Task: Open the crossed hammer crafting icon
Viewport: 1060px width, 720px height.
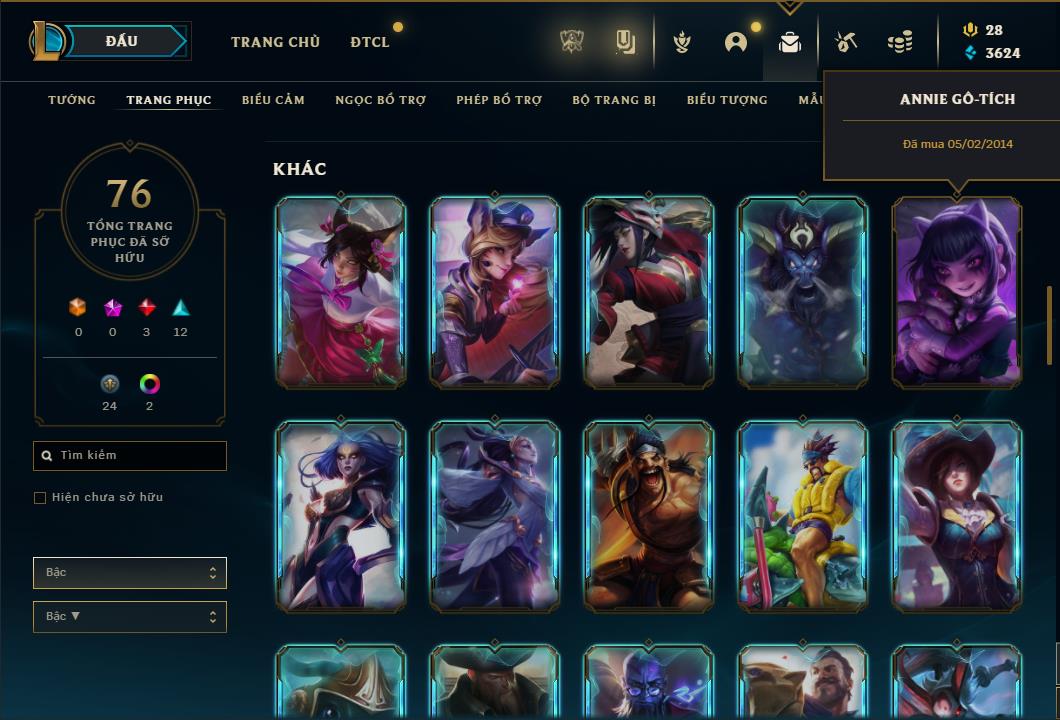Action: (x=846, y=42)
